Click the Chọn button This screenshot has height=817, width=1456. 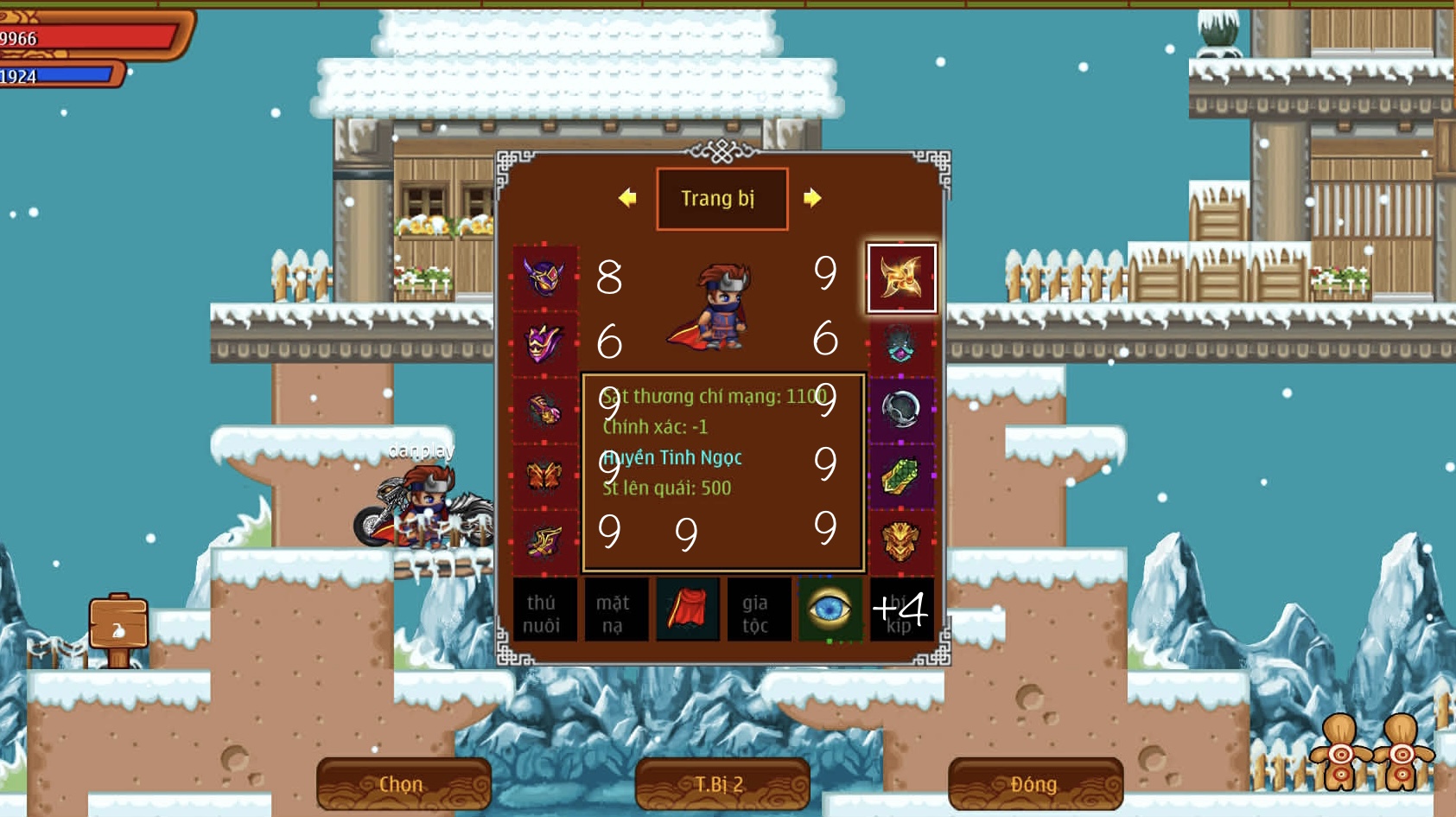click(x=403, y=784)
